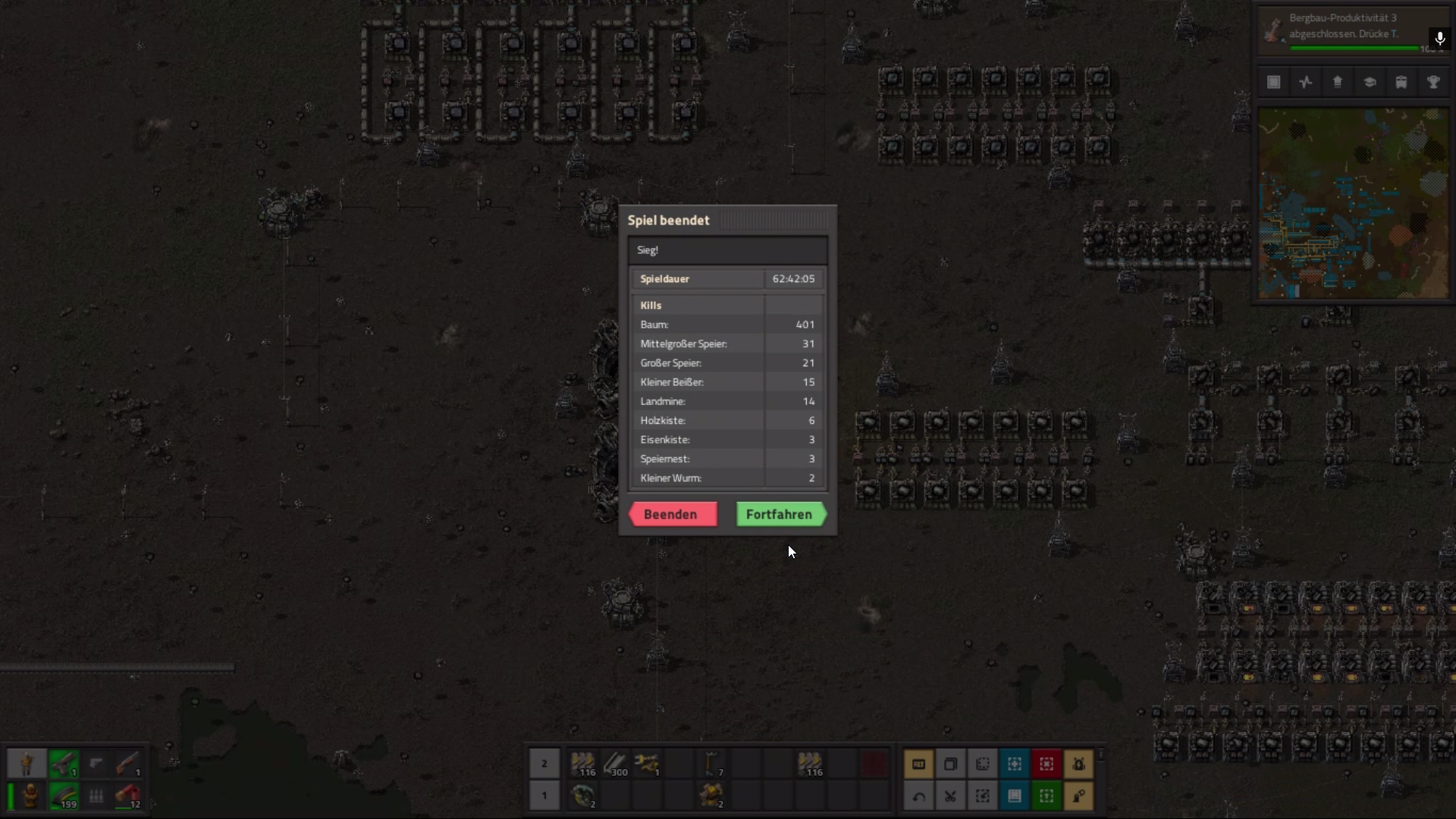
Task: Show the achievements trophy icon
Action: pyautogui.click(x=1433, y=83)
